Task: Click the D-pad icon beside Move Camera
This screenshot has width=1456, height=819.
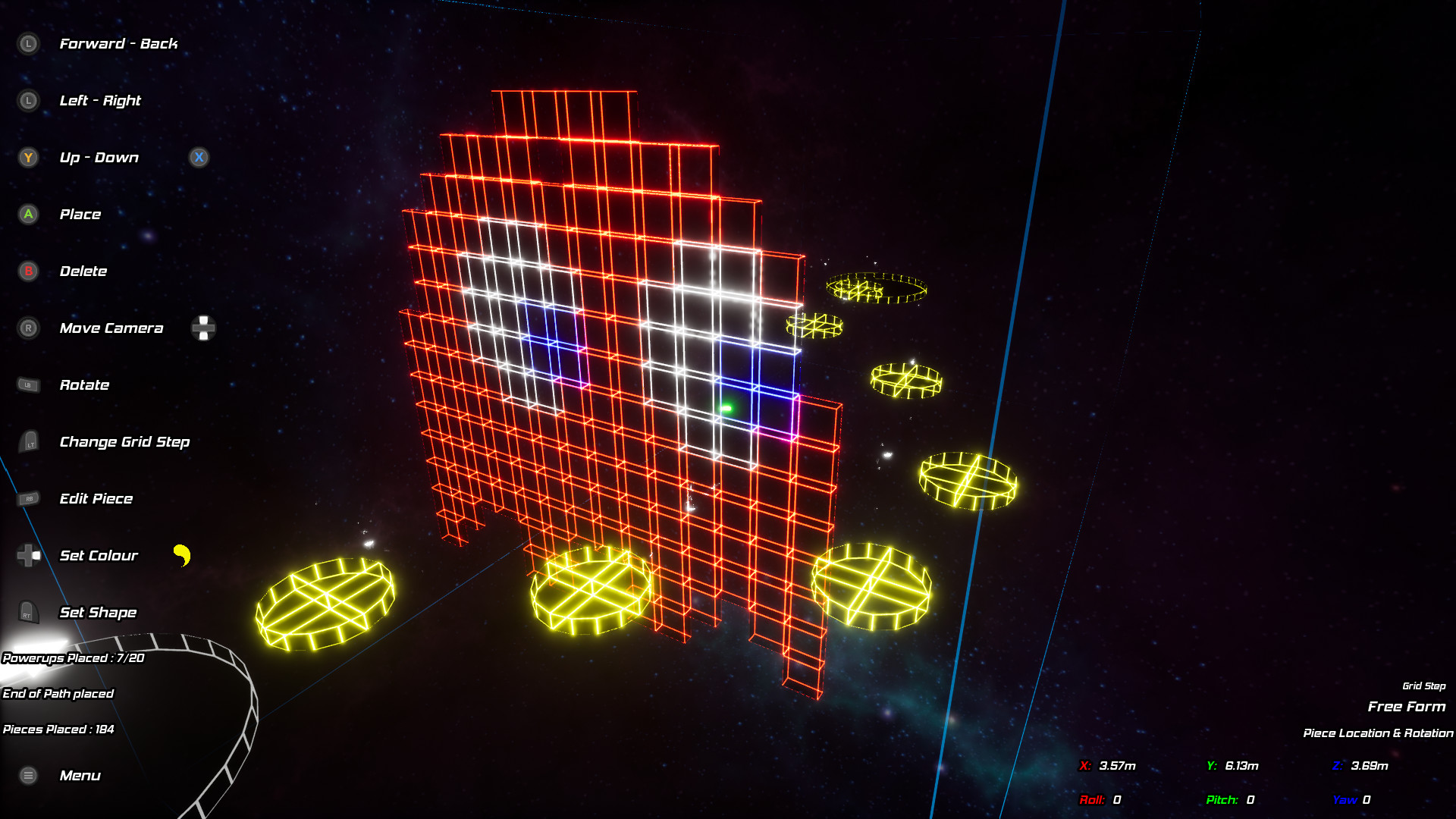Action: [x=203, y=328]
